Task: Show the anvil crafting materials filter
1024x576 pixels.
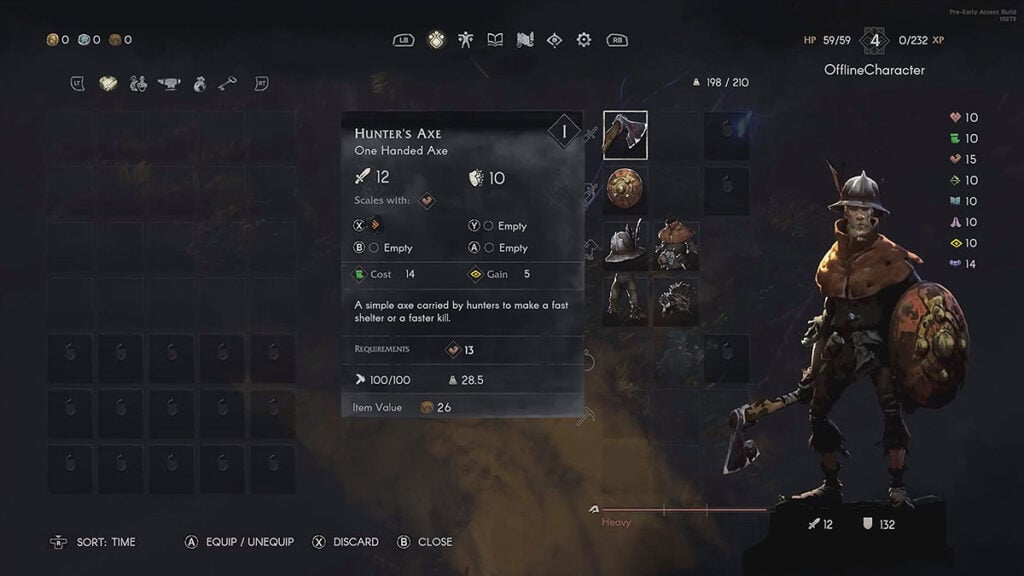Action: [169, 84]
